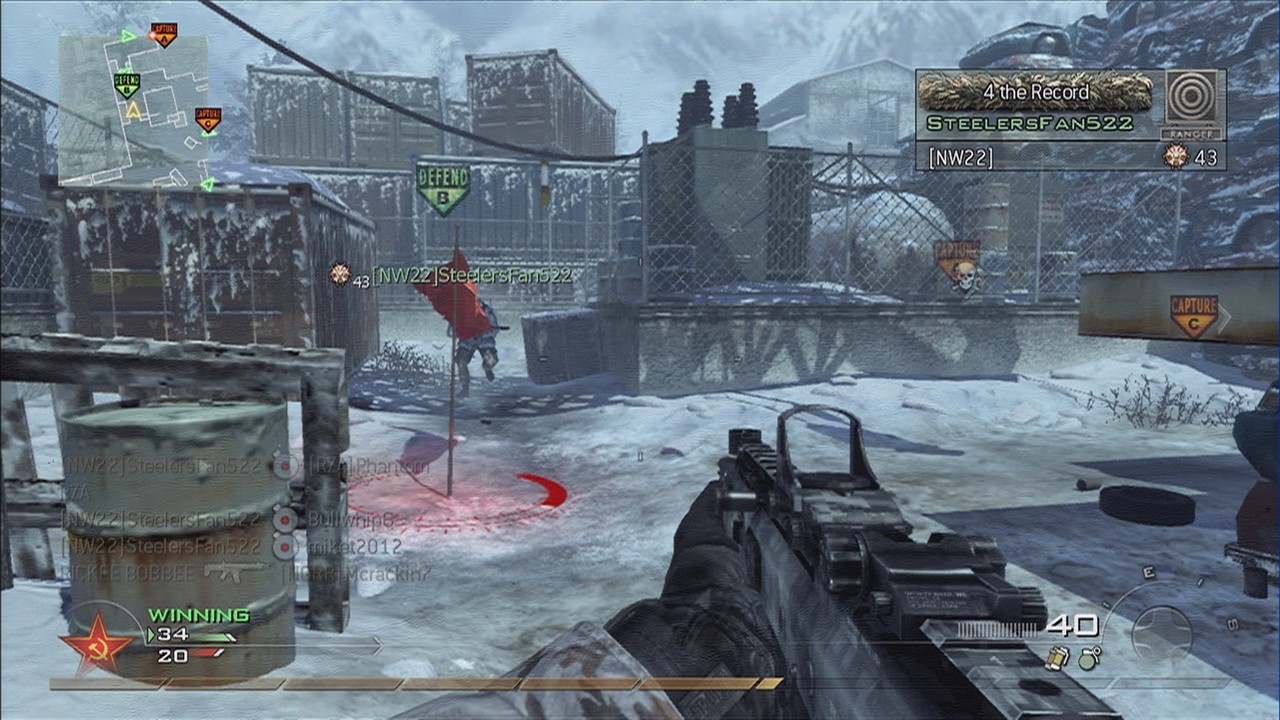This screenshot has width=1280, height=720.
Task: Select the grenade equipment icons
Action: tap(1071, 657)
